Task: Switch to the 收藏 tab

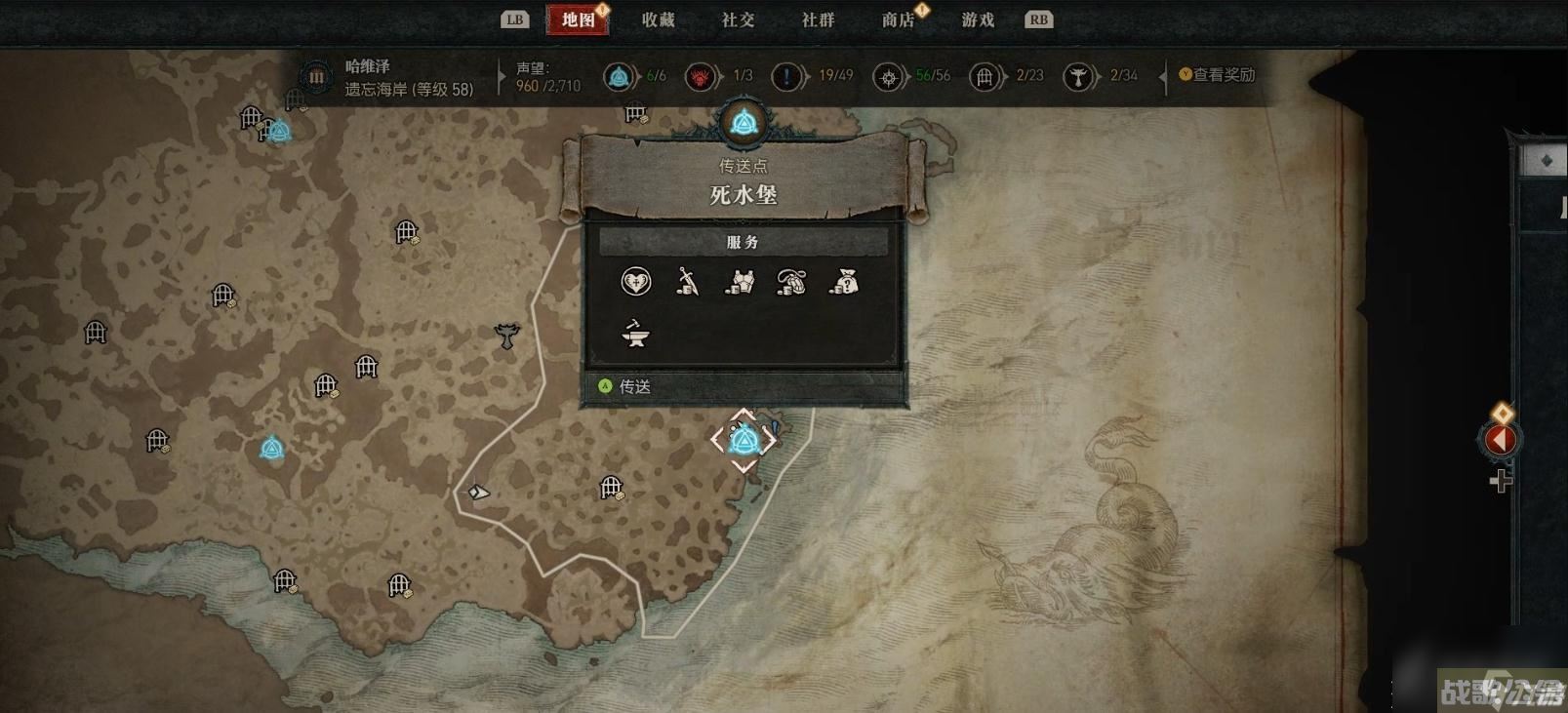Action: coord(657,19)
